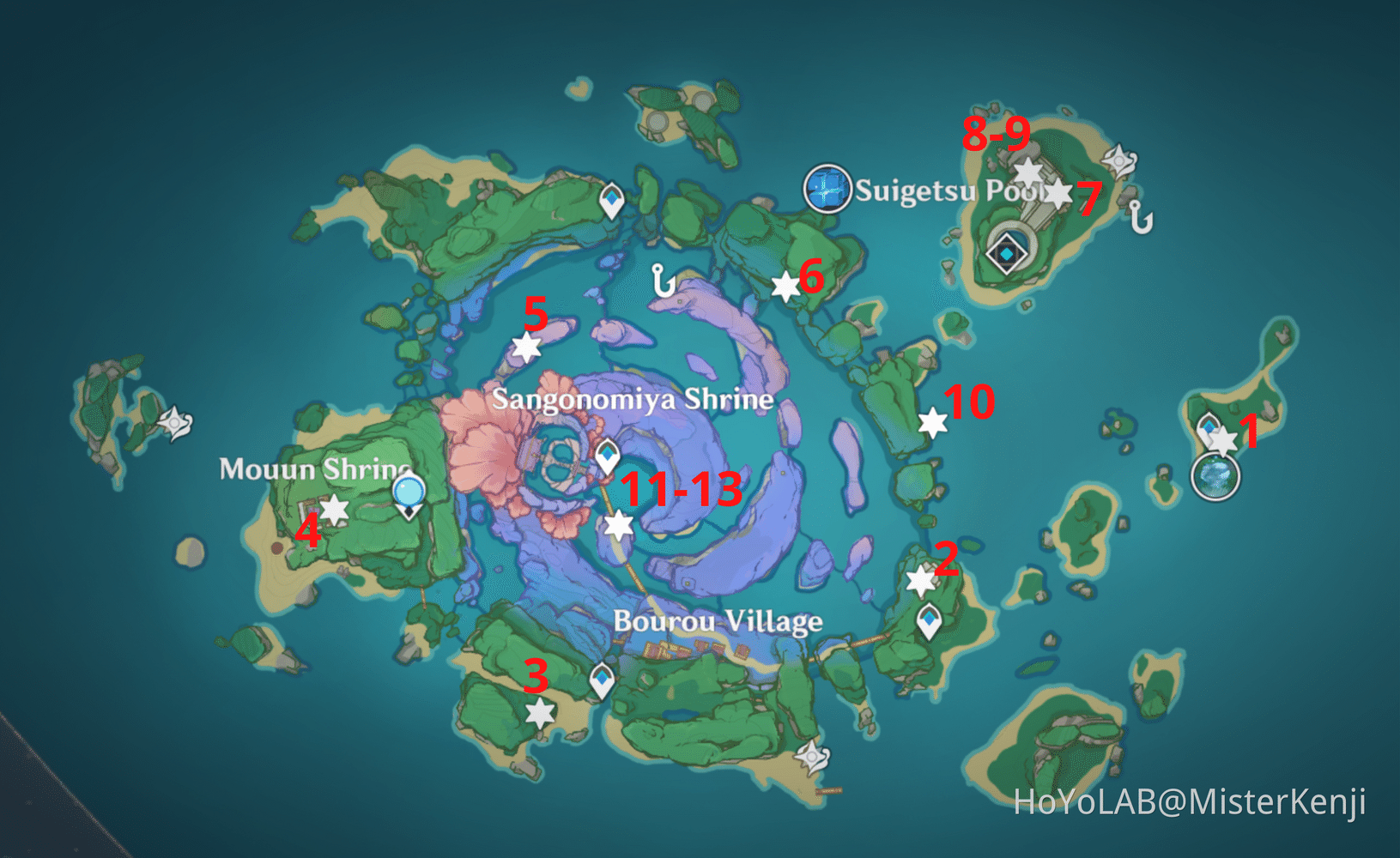Click the blue orb marker near Mouun Shrine
Viewport: 1400px width, 858px height.
click(409, 489)
